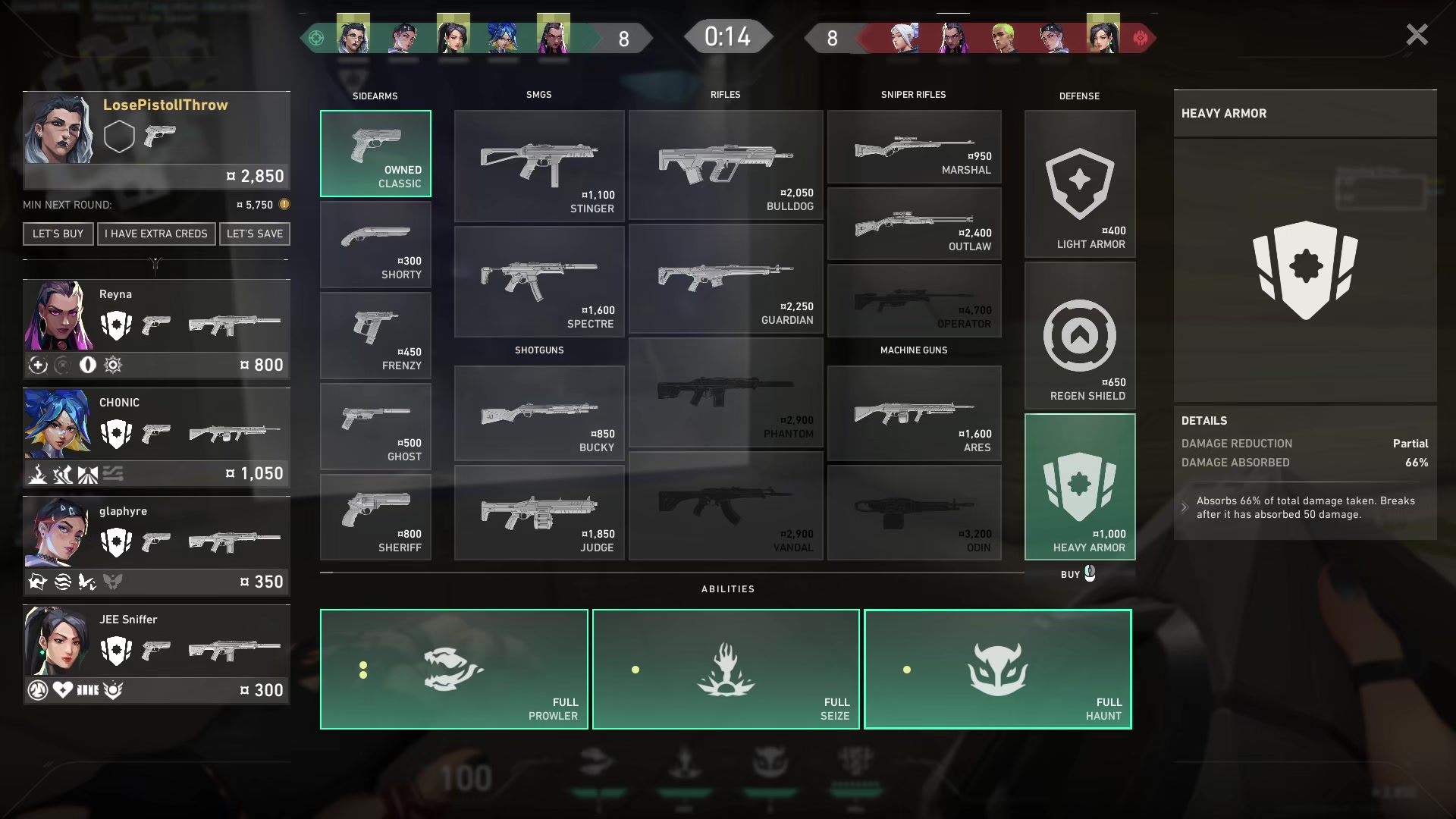Screen dimensions: 1456x819
Task: Choose the Haunt ability tile
Action: [997, 669]
